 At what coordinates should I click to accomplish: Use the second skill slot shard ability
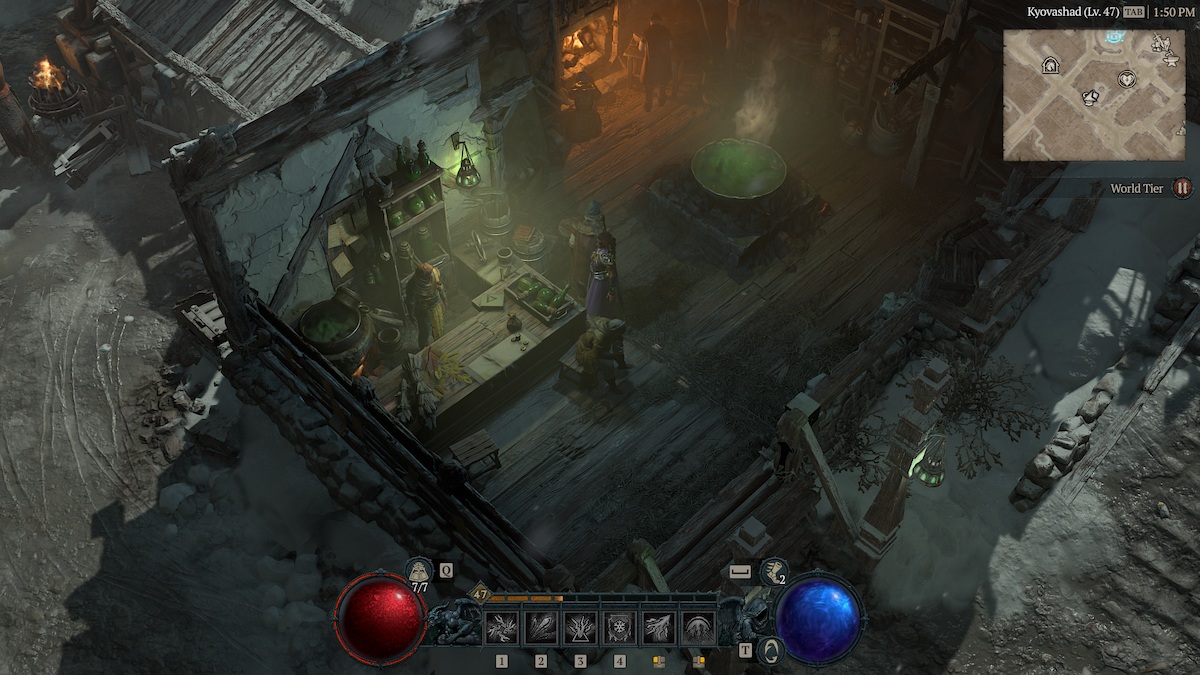coord(541,628)
